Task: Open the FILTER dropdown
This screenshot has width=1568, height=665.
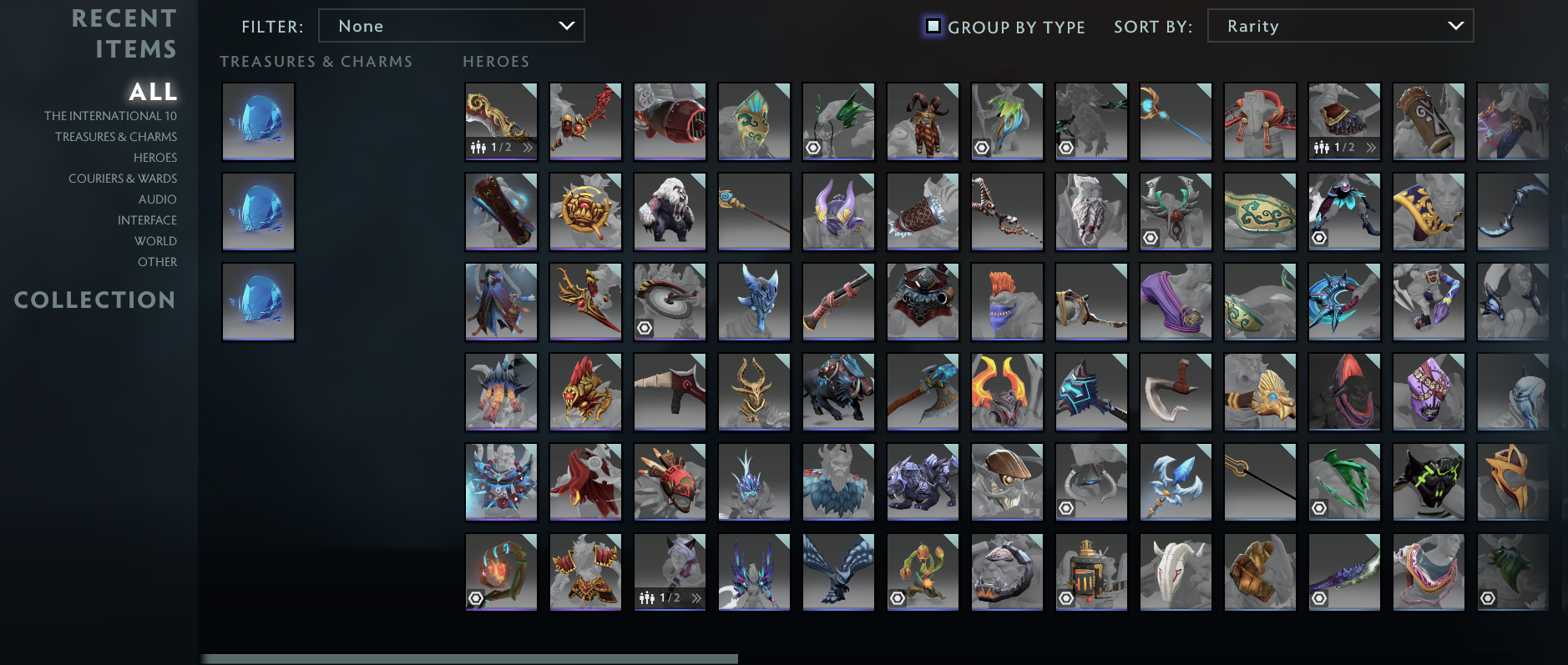Action: coord(452,26)
